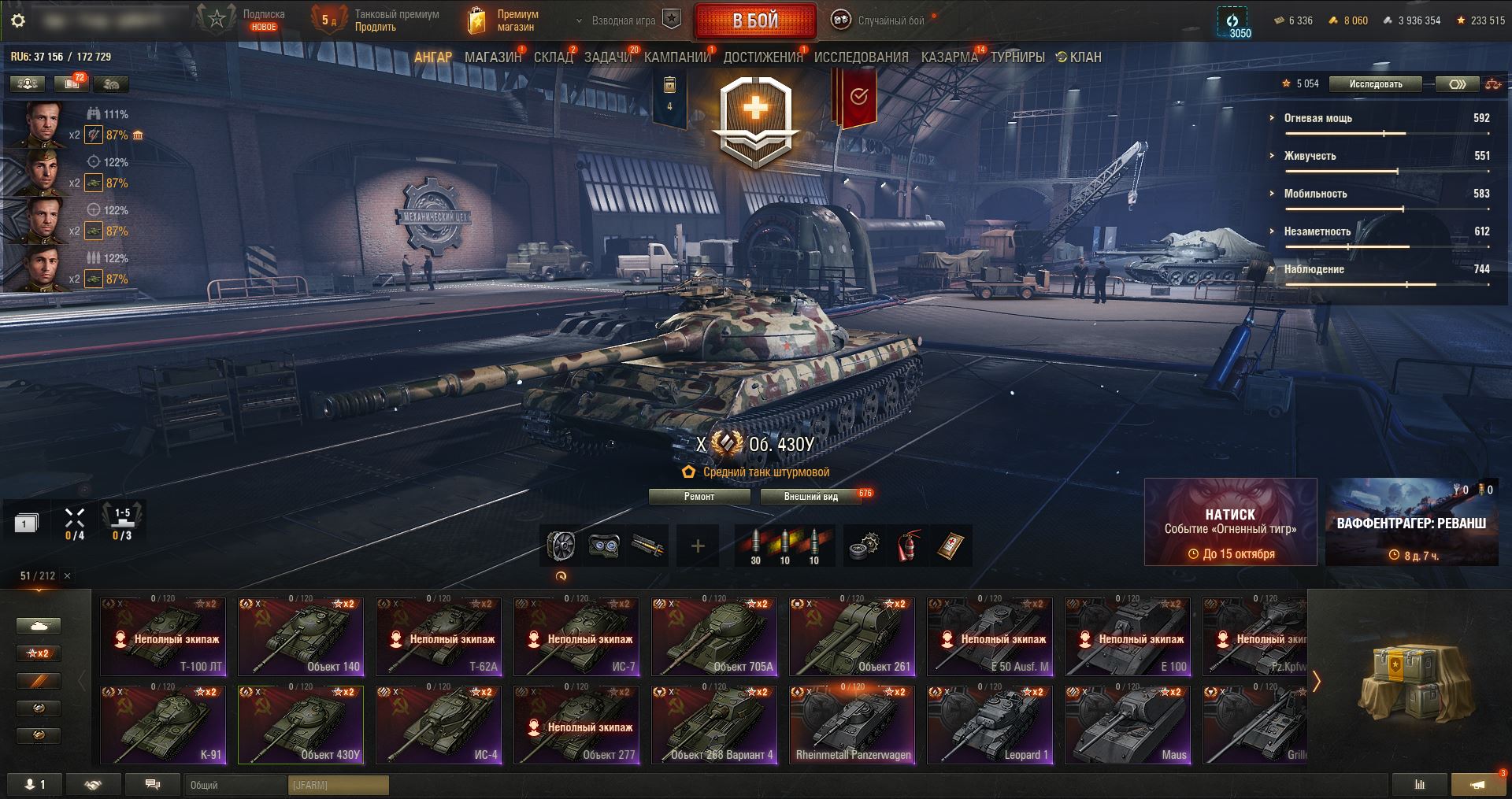Open Внешний вид customization
The image size is (1512, 799).
coord(810,497)
